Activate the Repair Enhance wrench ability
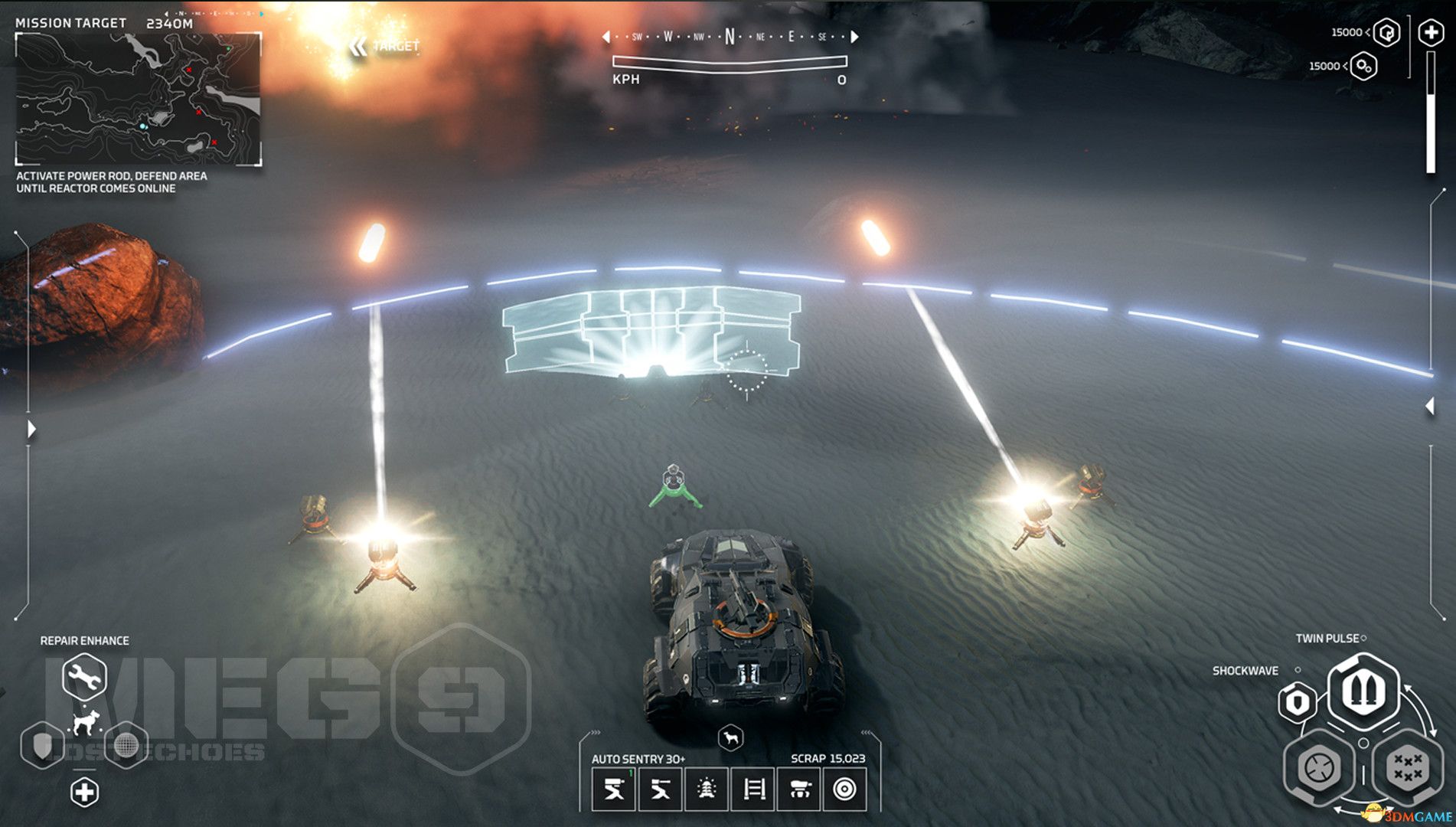Screen dimensions: 1456x827 (84, 676)
